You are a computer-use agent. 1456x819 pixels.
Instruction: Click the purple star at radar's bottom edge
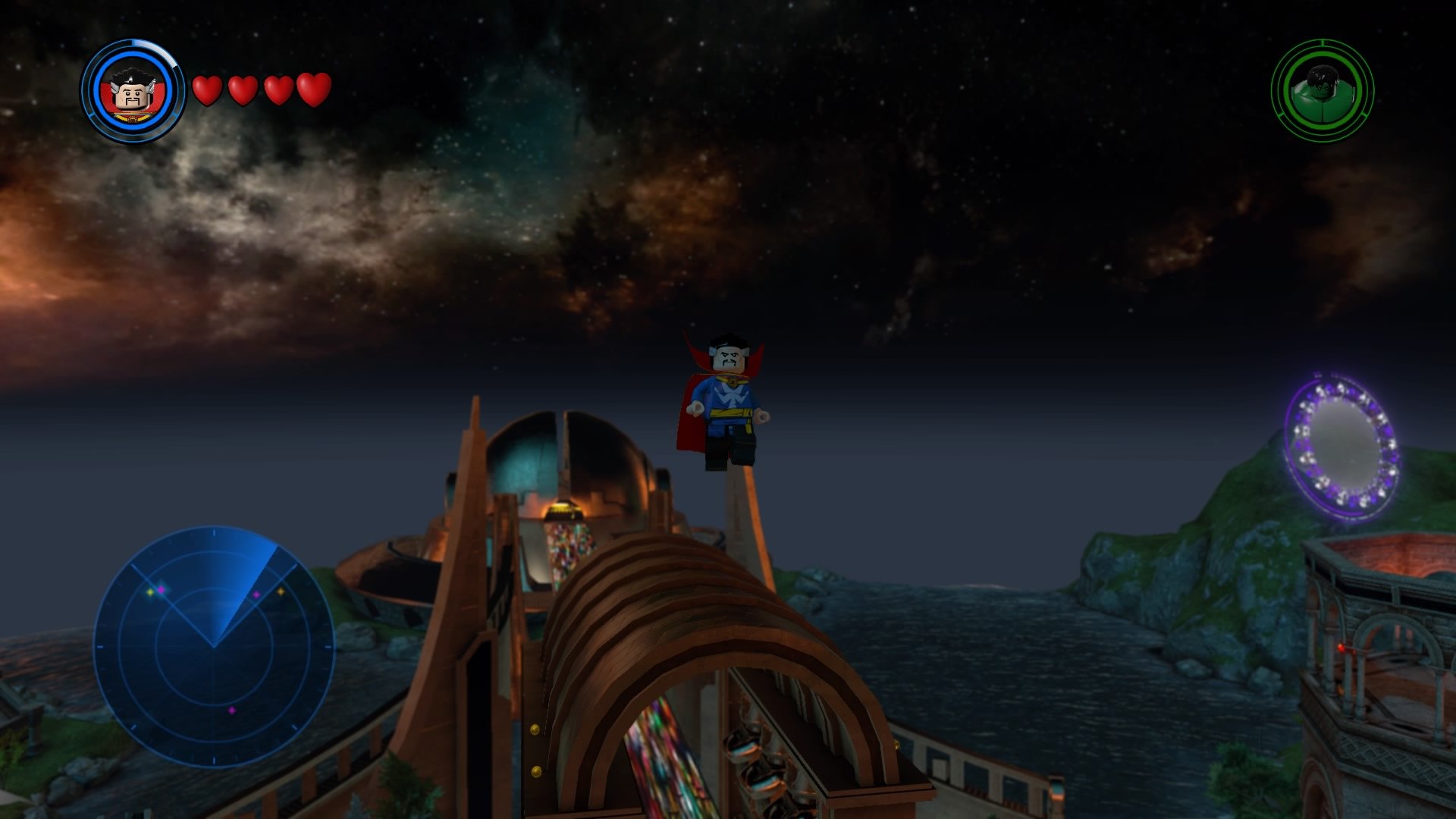232,711
